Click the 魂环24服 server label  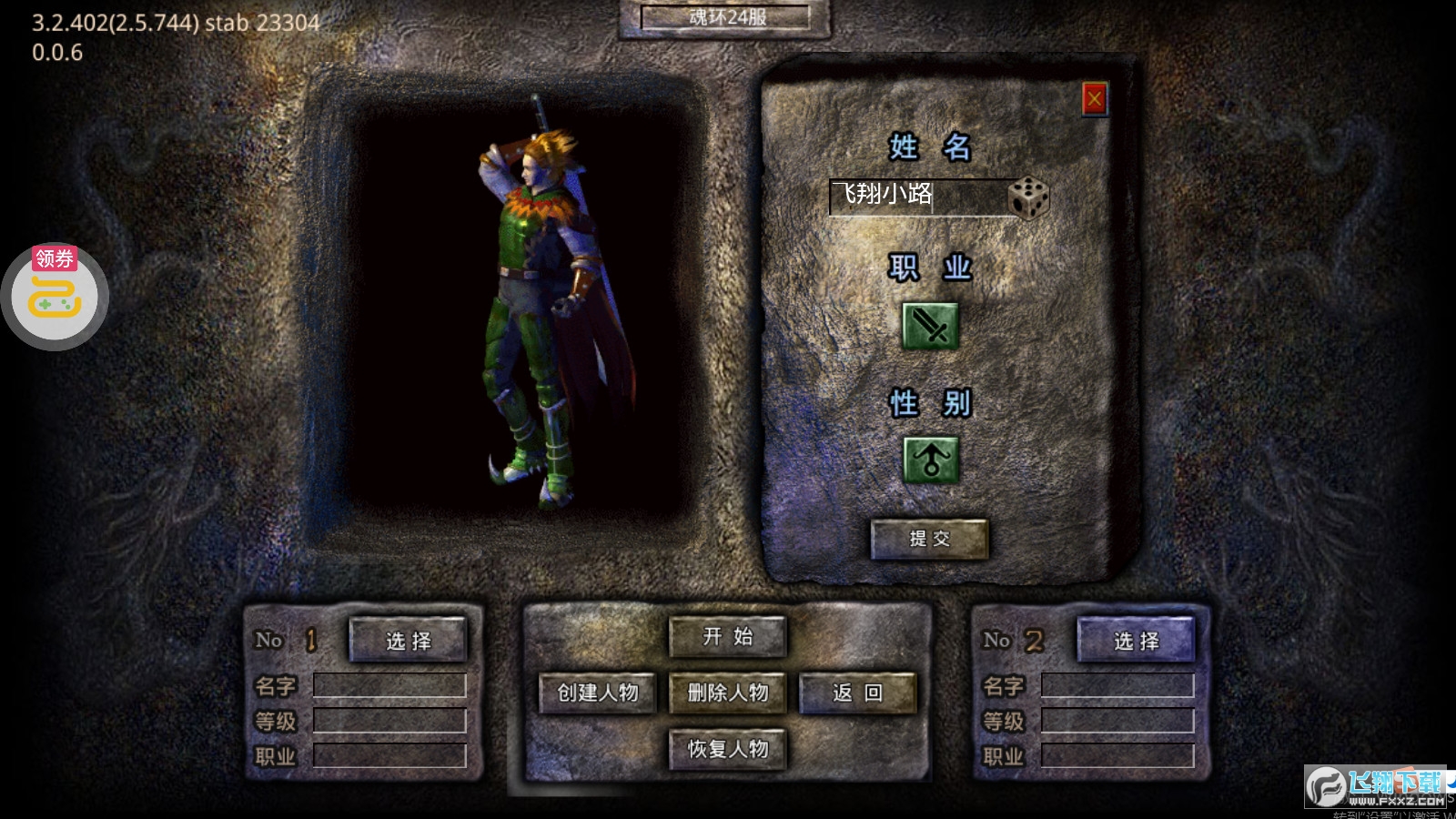pyautogui.click(x=725, y=17)
